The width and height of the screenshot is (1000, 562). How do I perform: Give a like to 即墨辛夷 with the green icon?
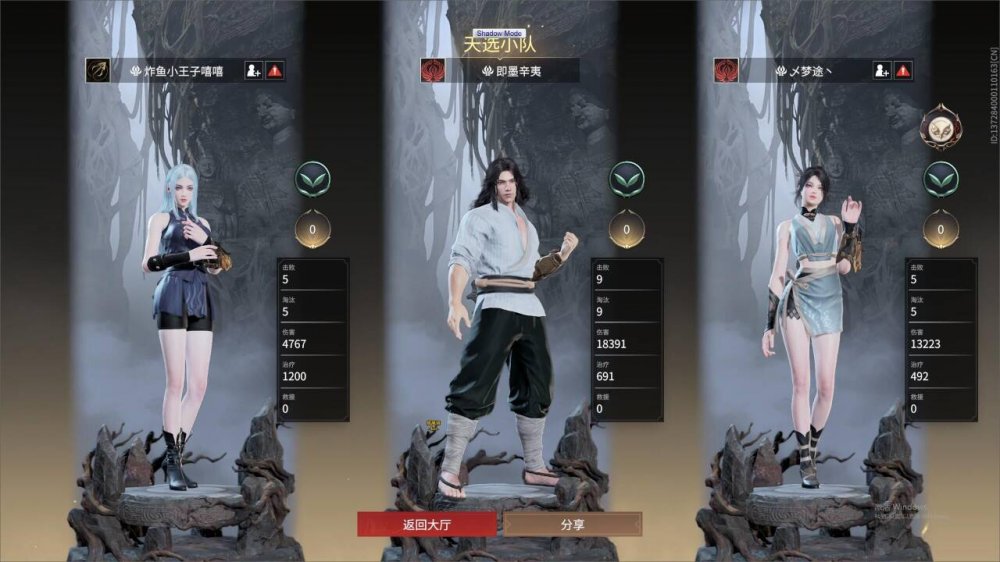pyautogui.click(x=627, y=180)
